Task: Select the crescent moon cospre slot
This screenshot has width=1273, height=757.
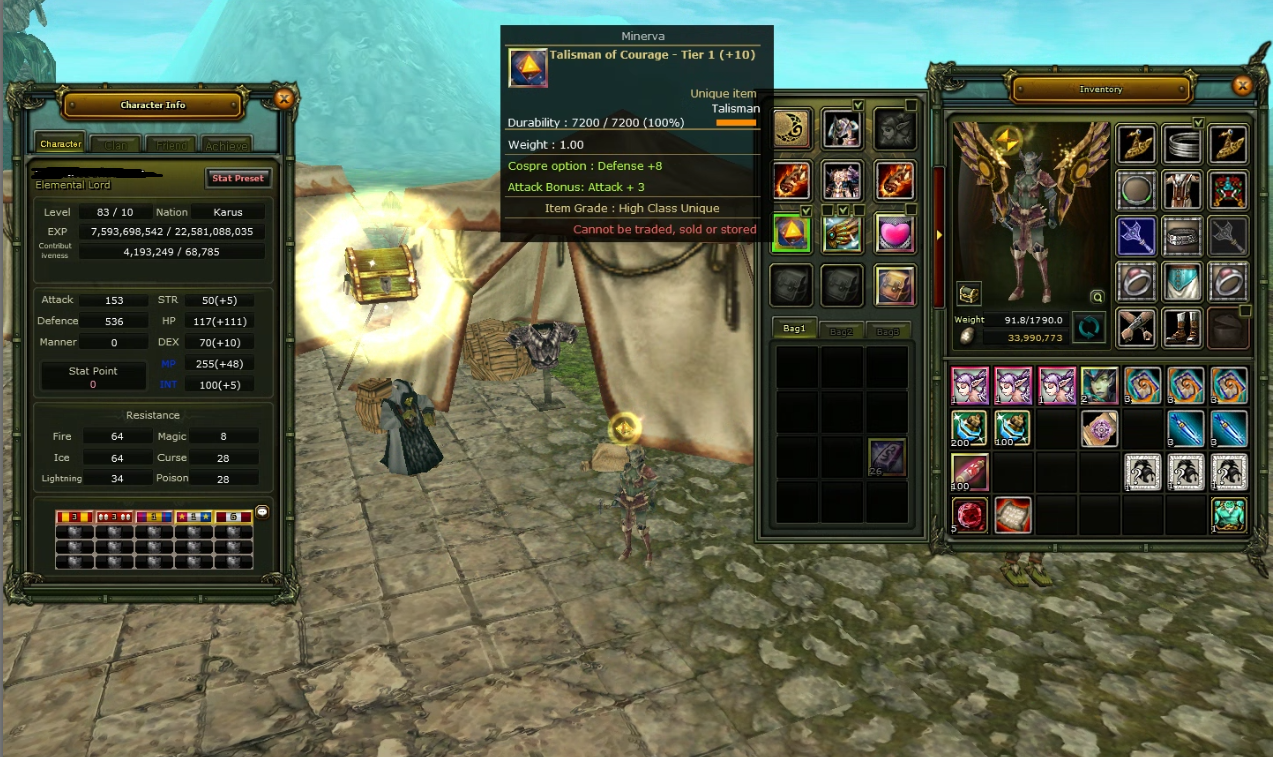Action: pyautogui.click(x=793, y=128)
